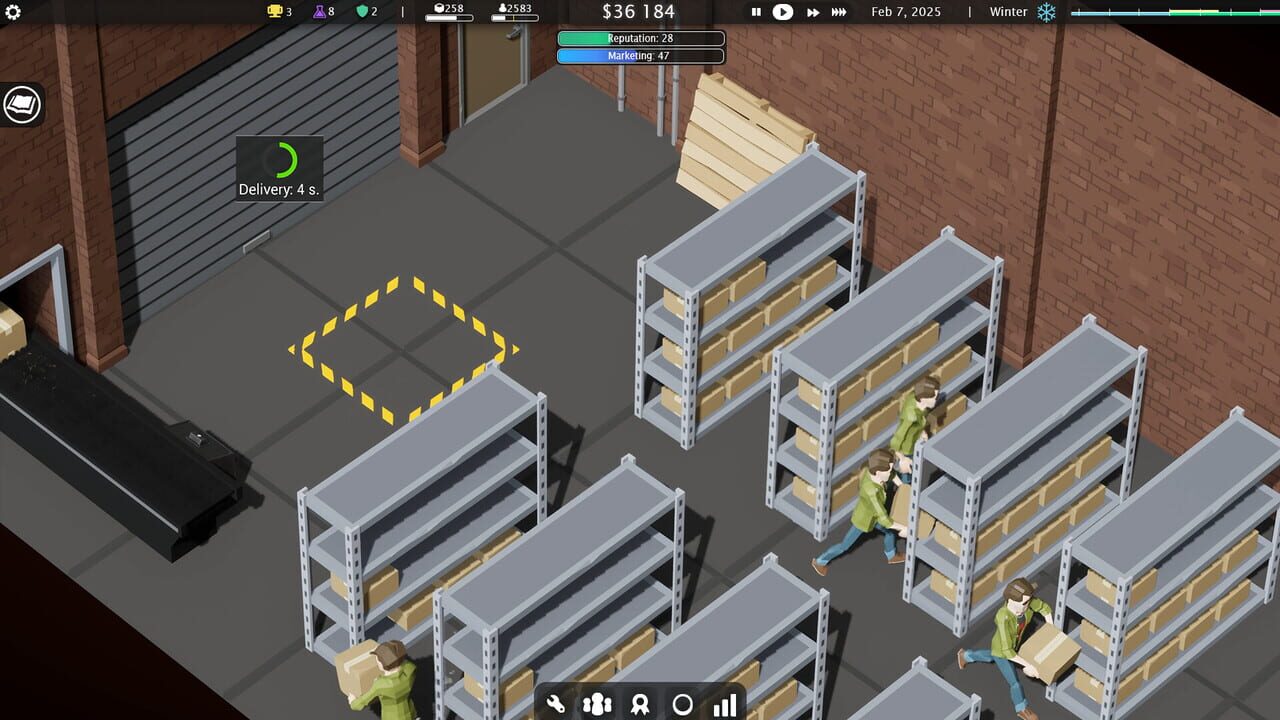This screenshot has height=720, width=1280.
Task: Select the Delivery: 4 s timer panel
Action: coord(278,168)
